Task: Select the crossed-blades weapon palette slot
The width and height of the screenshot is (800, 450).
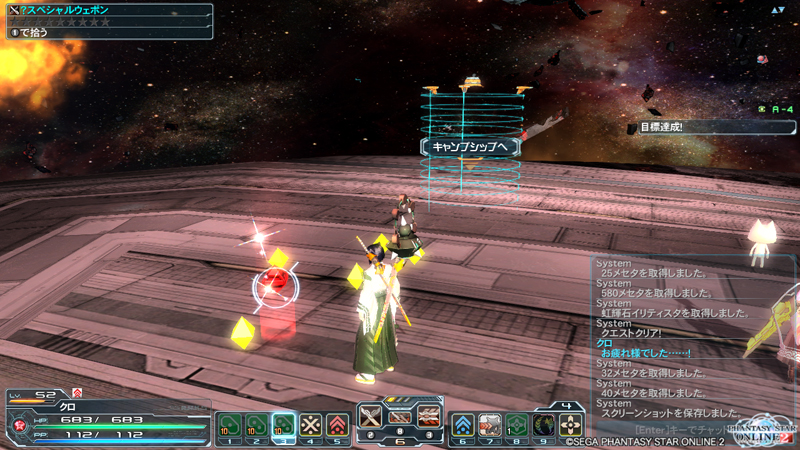Action: click(x=372, y=418)
